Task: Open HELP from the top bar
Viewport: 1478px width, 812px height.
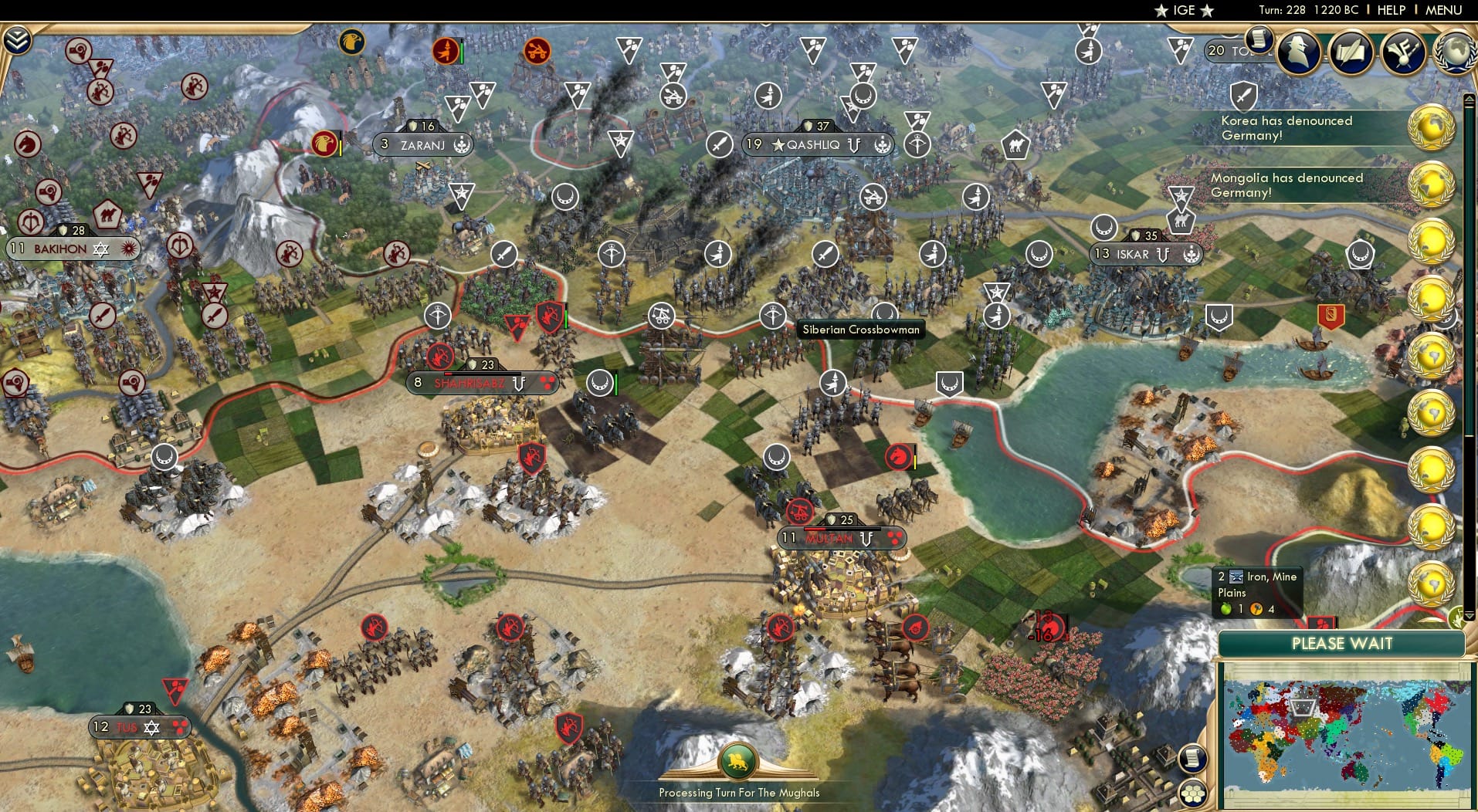Action: click(1390, 10)
